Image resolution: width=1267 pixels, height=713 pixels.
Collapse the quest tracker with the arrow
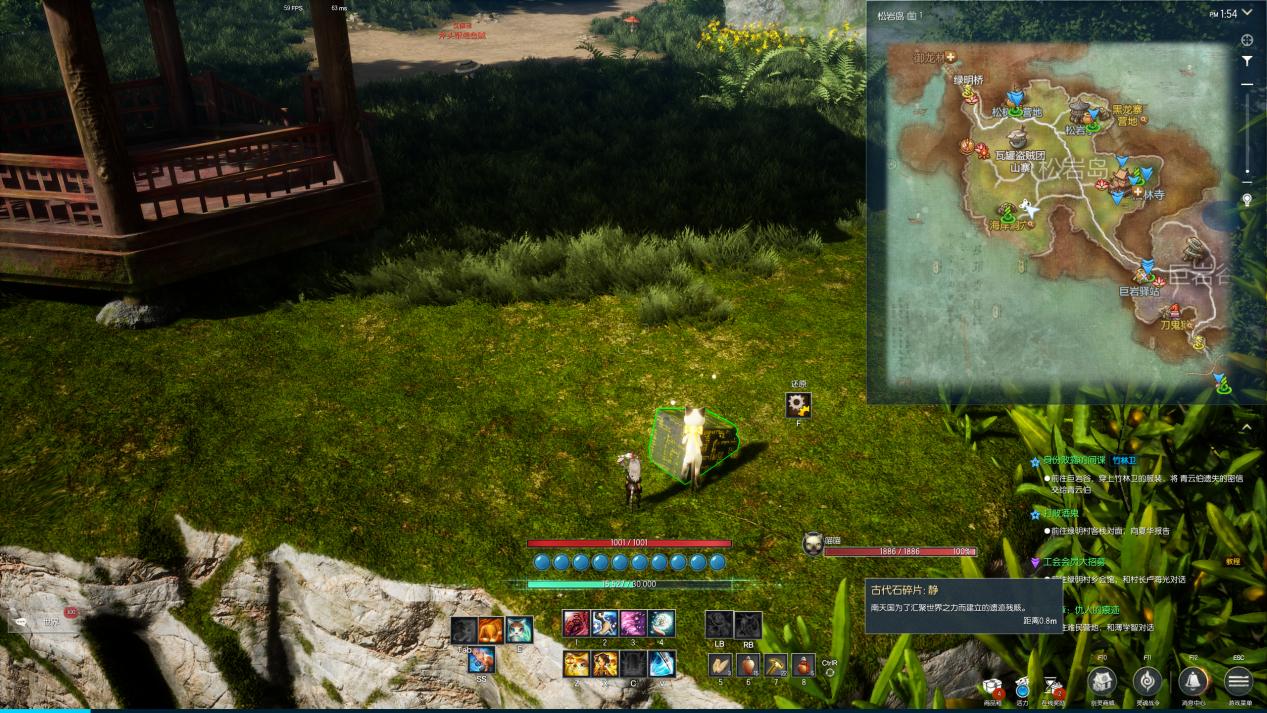coord(1246,427)
